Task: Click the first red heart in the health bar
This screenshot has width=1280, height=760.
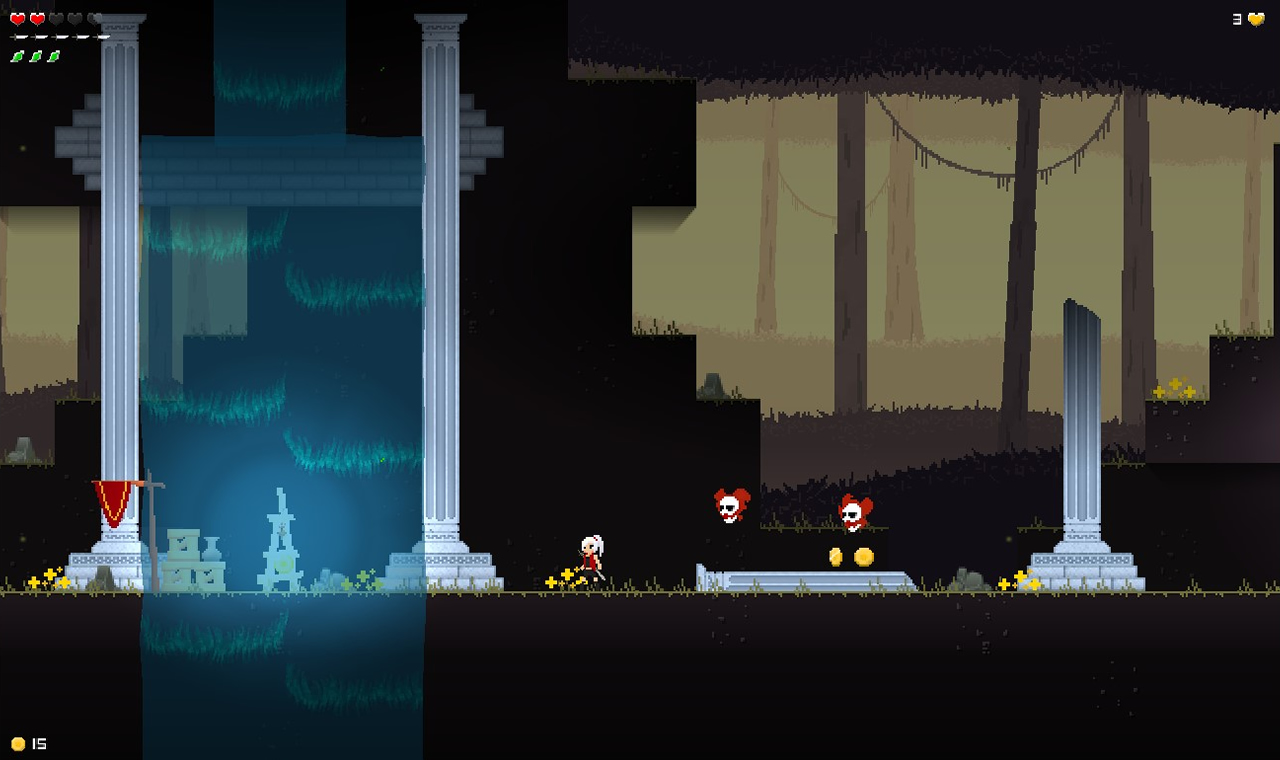Action: 17,18
